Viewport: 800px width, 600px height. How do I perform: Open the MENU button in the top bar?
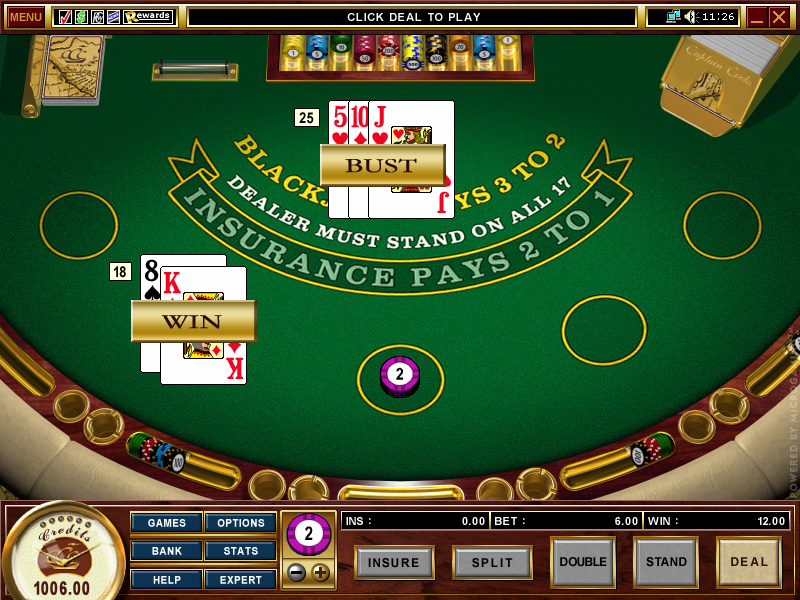click(x=26, y=17)
